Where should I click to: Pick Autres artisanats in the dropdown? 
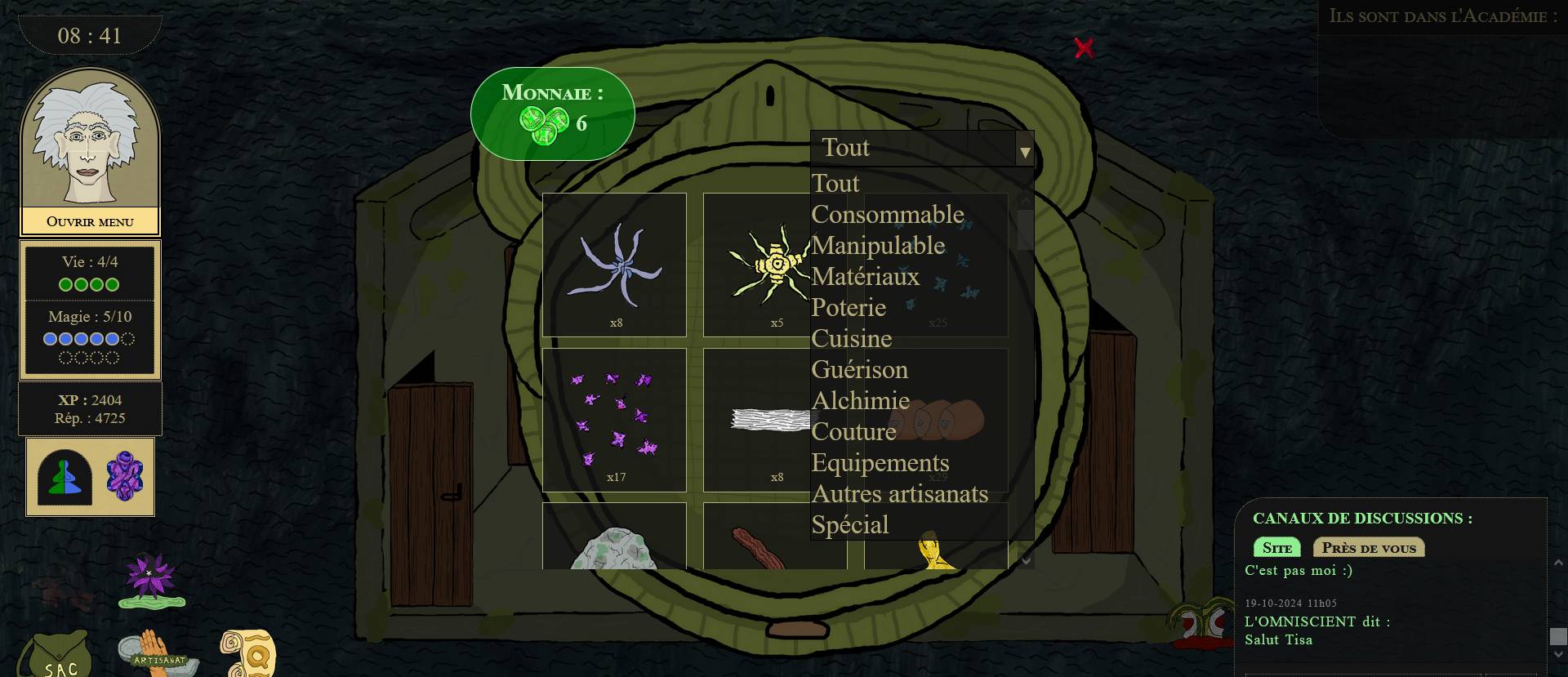899,494
